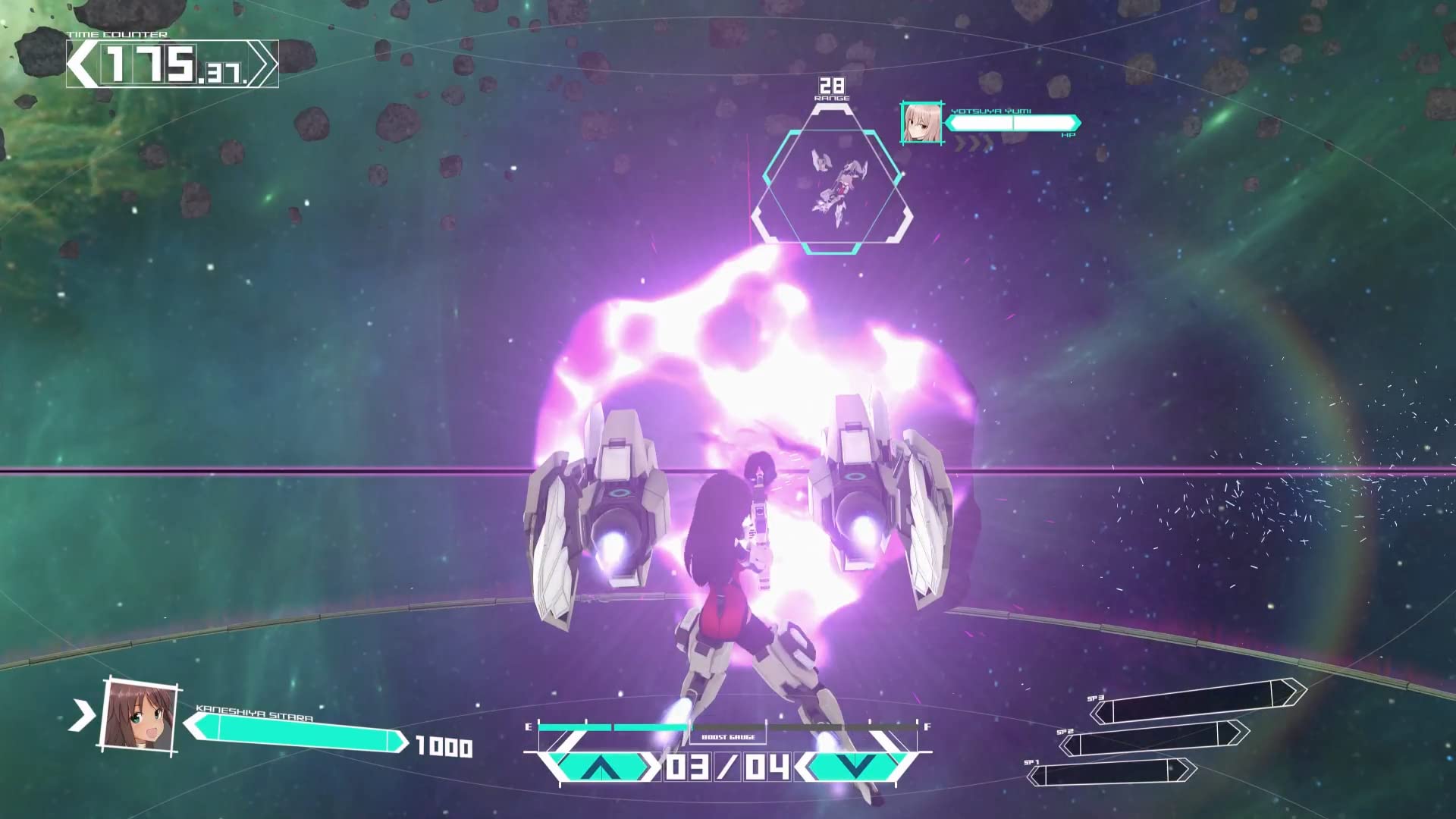This screenshot has height=819, width=1456.
Task: Click the down arrow on the weapon selector
Action: [855, 767]
